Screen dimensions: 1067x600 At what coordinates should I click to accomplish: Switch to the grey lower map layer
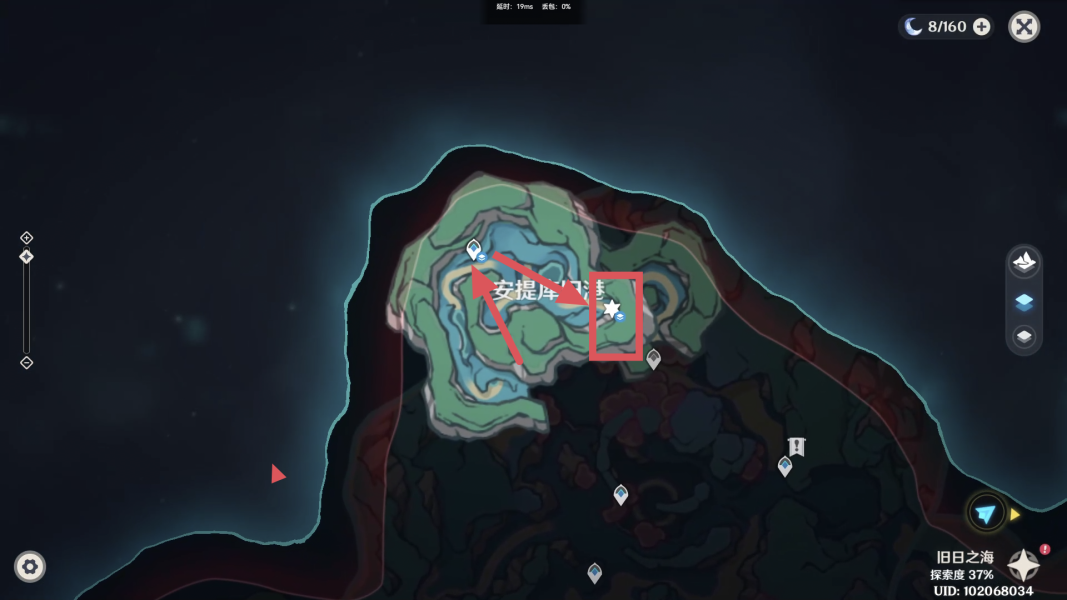(x=1024, y=337)
